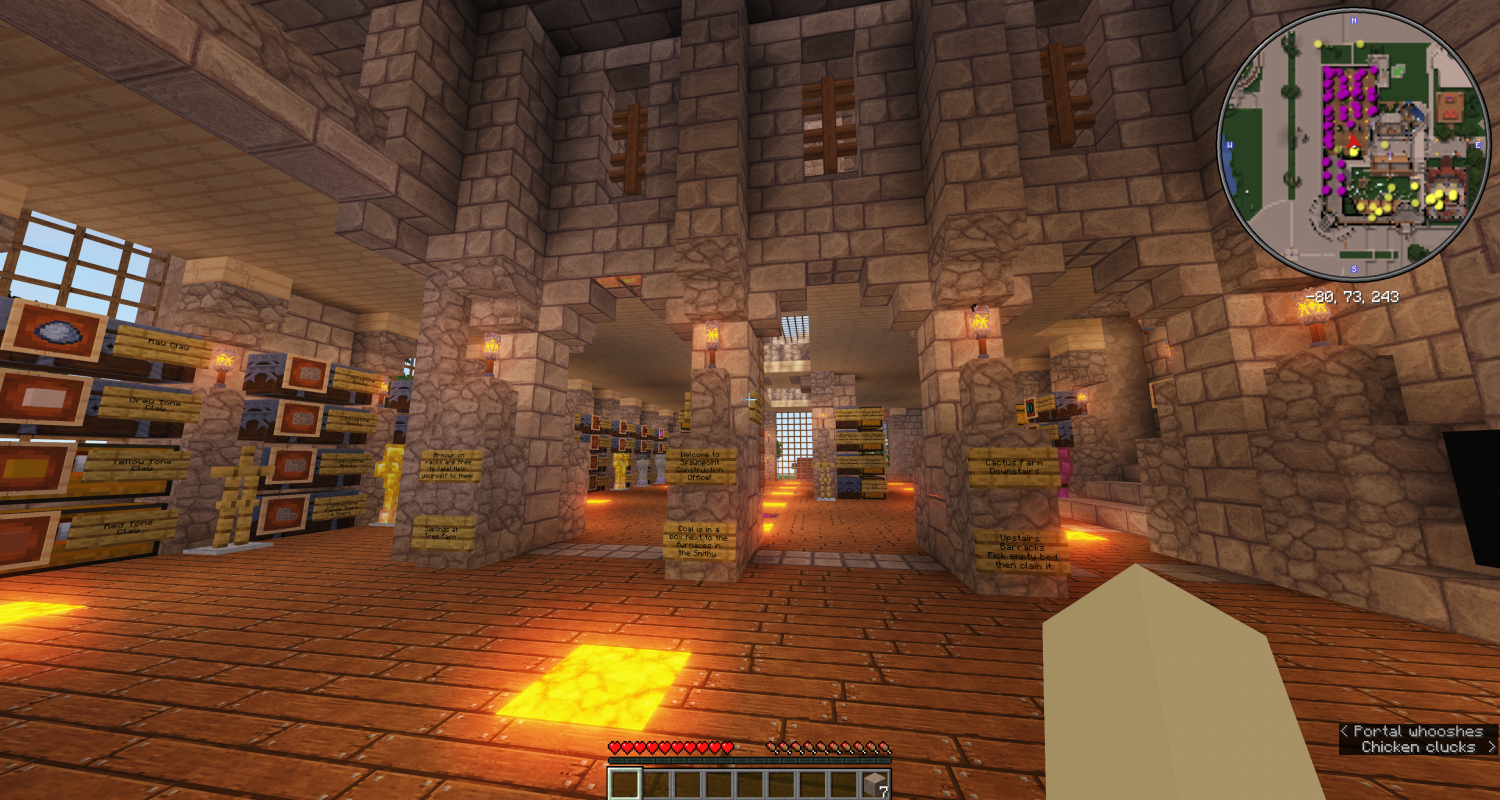
Task: Select the highlighted empty hotbar slot
Action: coord(625,783)
